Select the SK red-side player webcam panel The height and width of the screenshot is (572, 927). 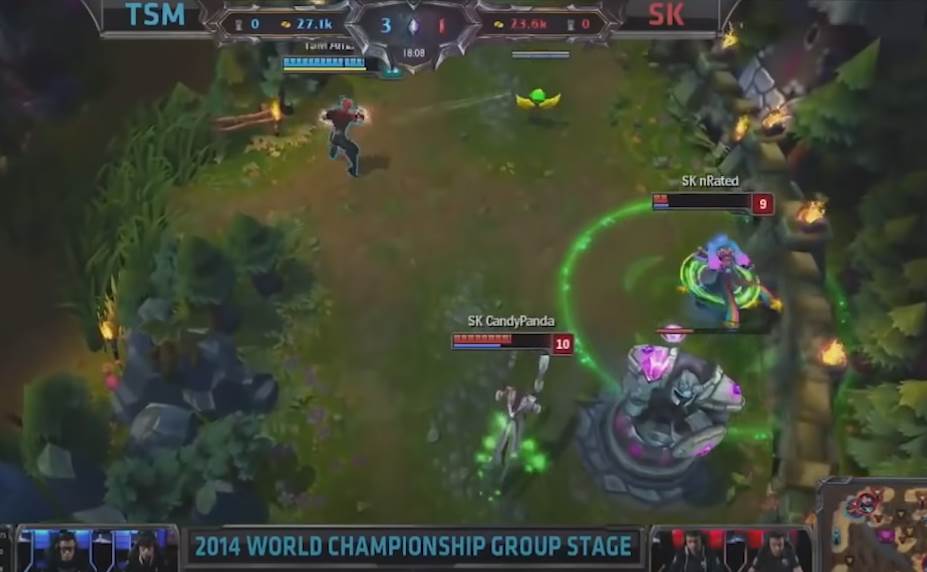point(732,549)
